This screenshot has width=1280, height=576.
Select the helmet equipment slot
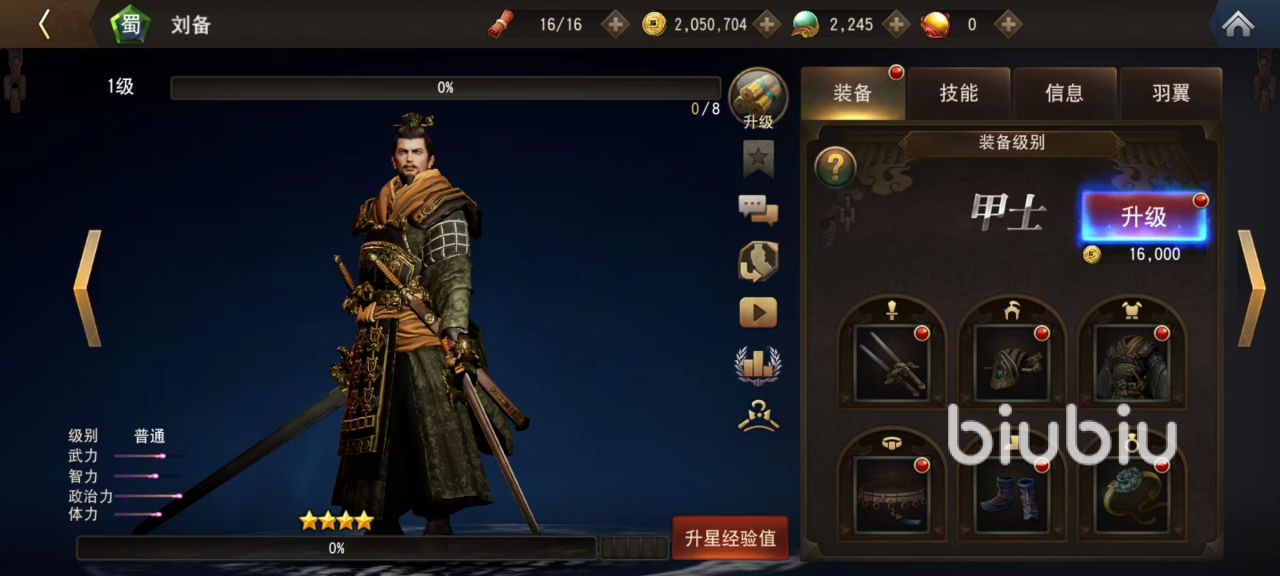pyautogui.click(x=1012, y=361)
